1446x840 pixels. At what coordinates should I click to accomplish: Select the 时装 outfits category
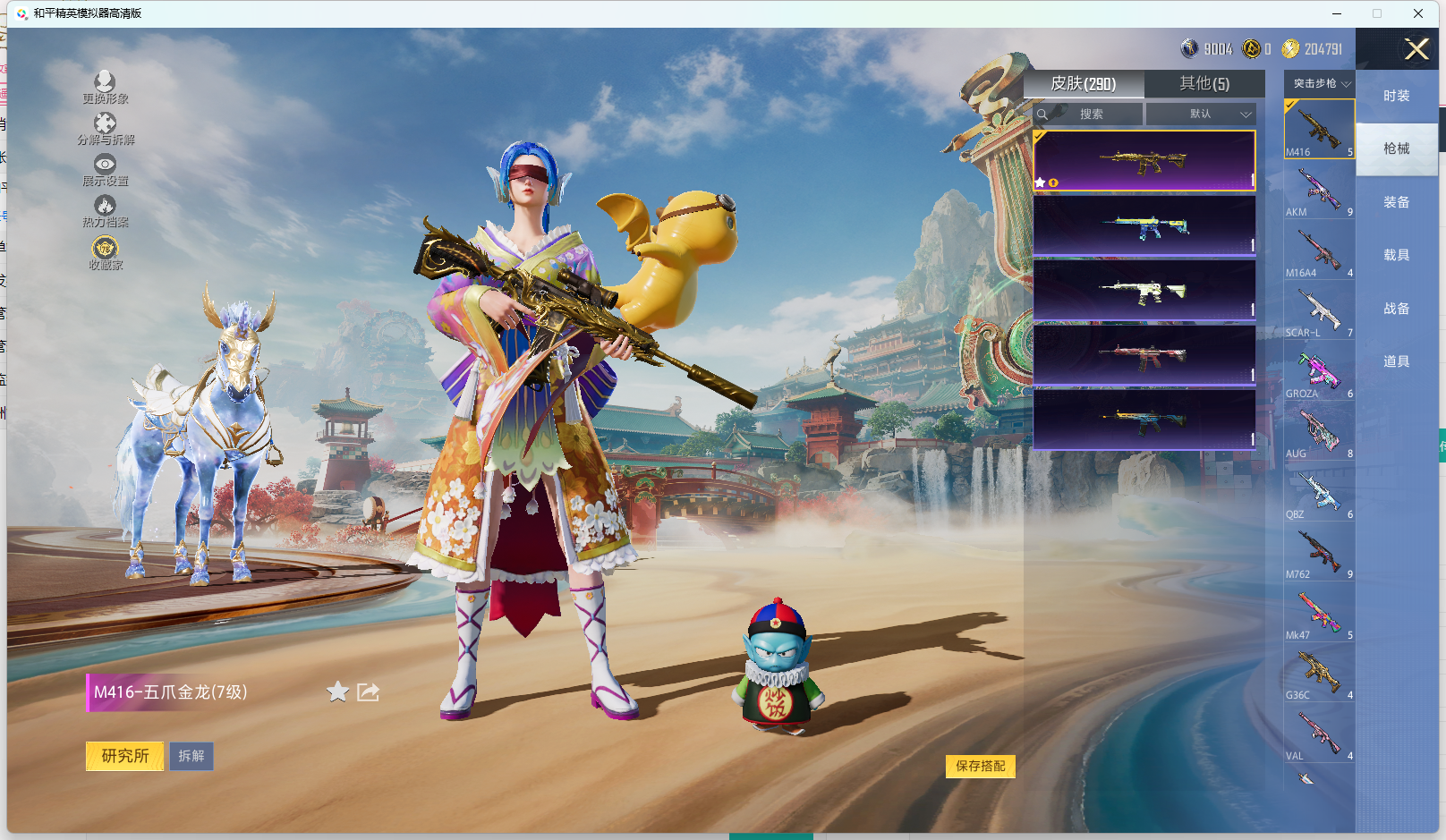click(1396, 96)
